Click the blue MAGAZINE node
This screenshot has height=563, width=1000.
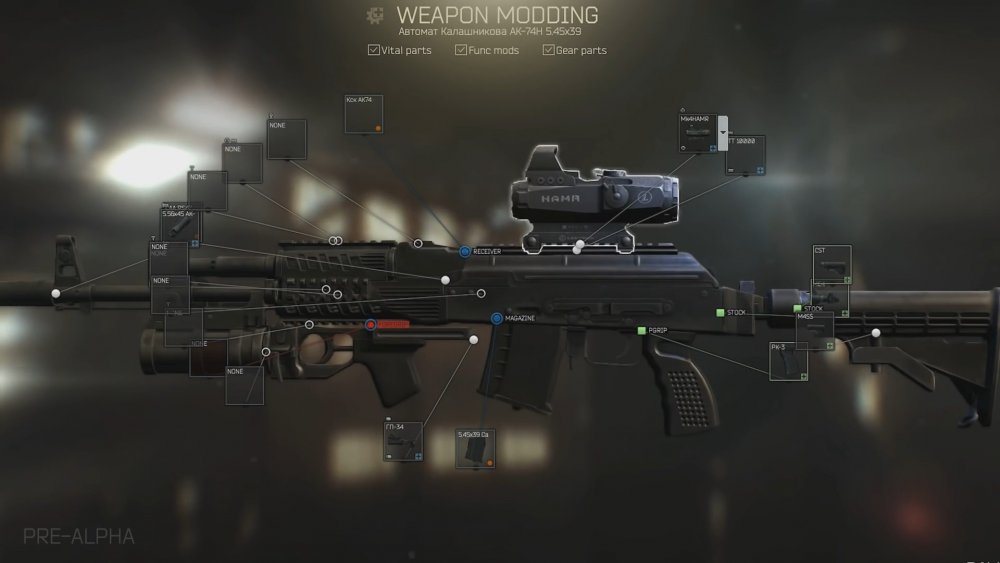tap(496, 318)
